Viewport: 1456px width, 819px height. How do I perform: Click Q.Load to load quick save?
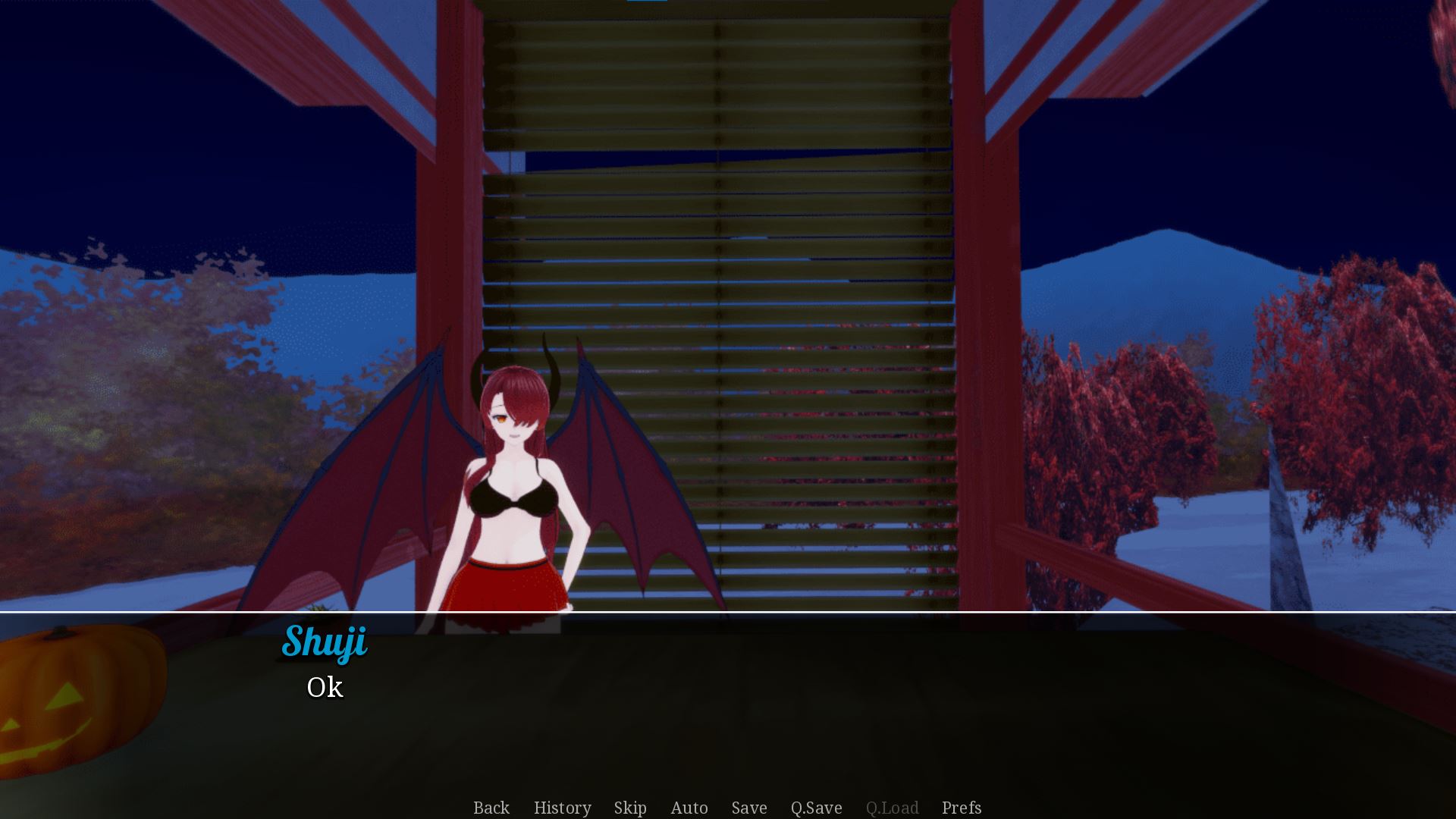[893, 808]
